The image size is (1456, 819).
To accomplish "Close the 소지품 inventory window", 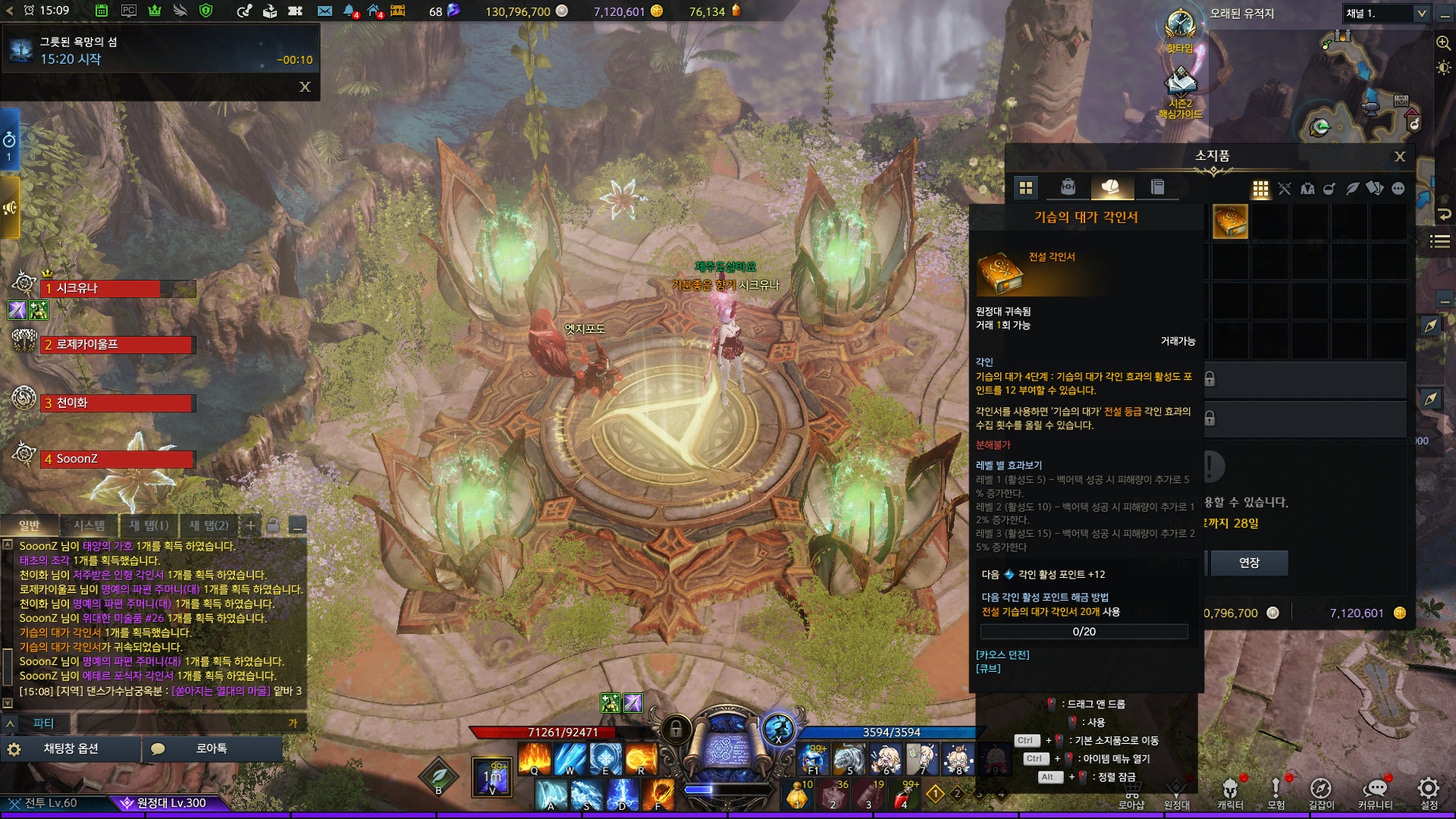I will click(1400, 156).
